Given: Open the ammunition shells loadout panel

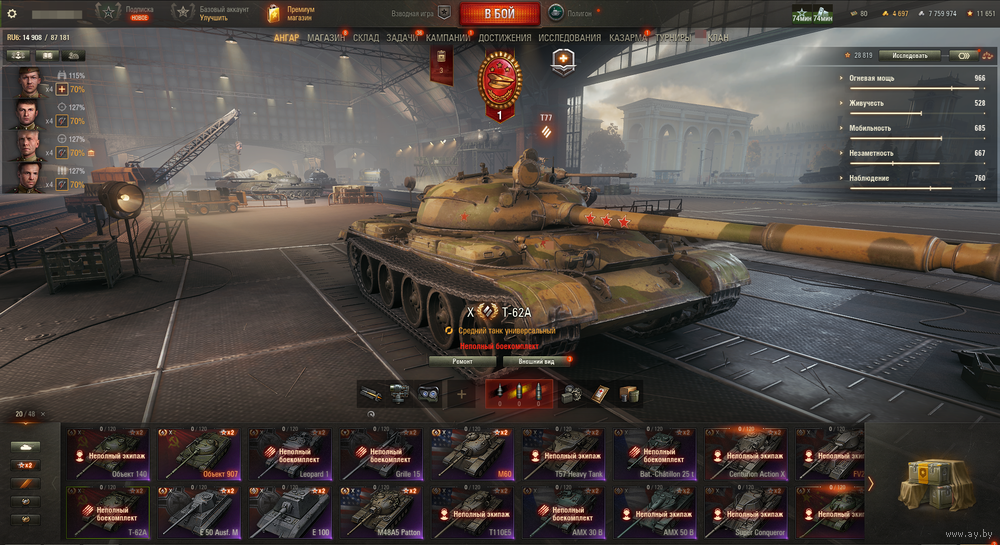Looking at the screenshot, I should coord(519,393).
